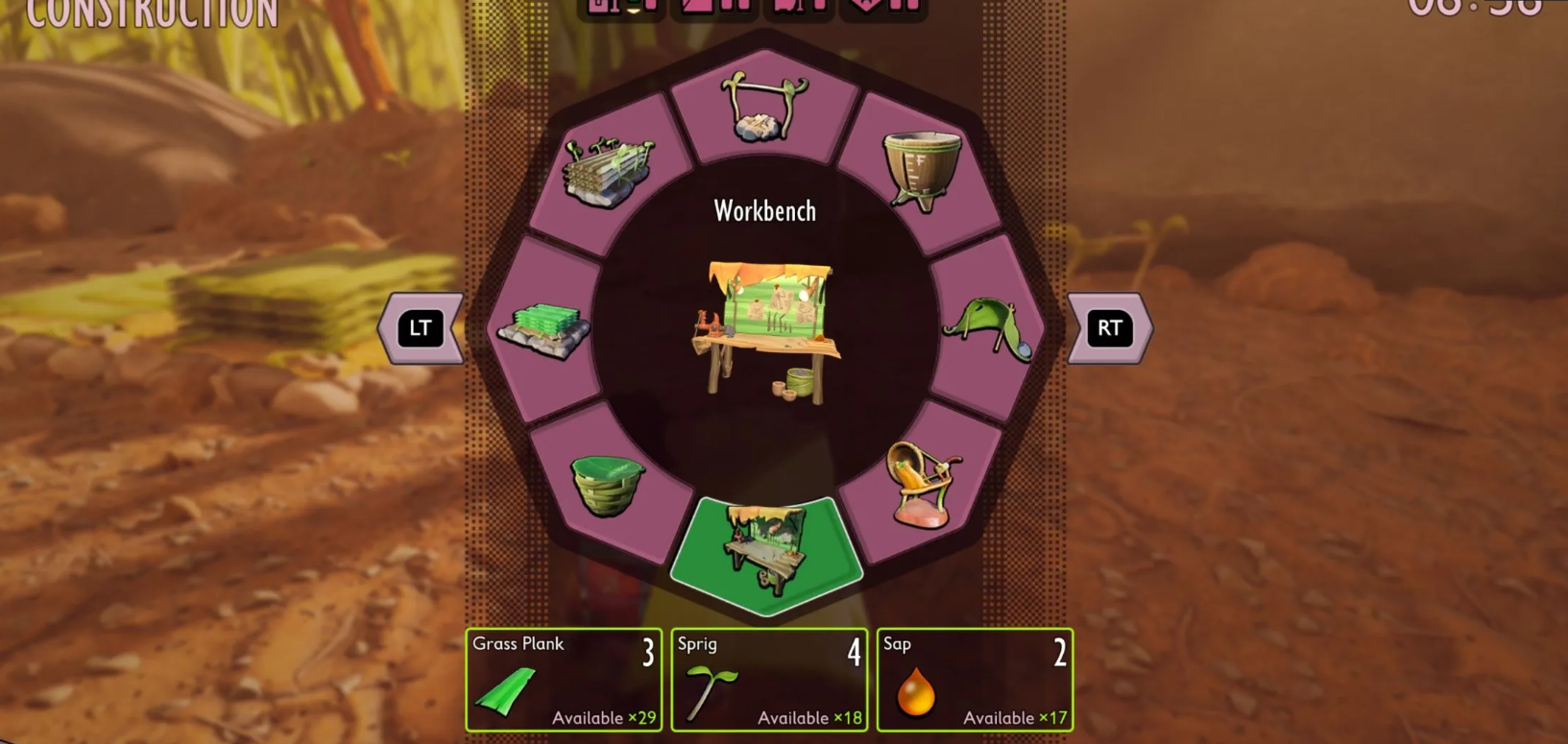Select the highlighted green Workbench segment
Screen dimensions: 1568x744
[765, 553]
